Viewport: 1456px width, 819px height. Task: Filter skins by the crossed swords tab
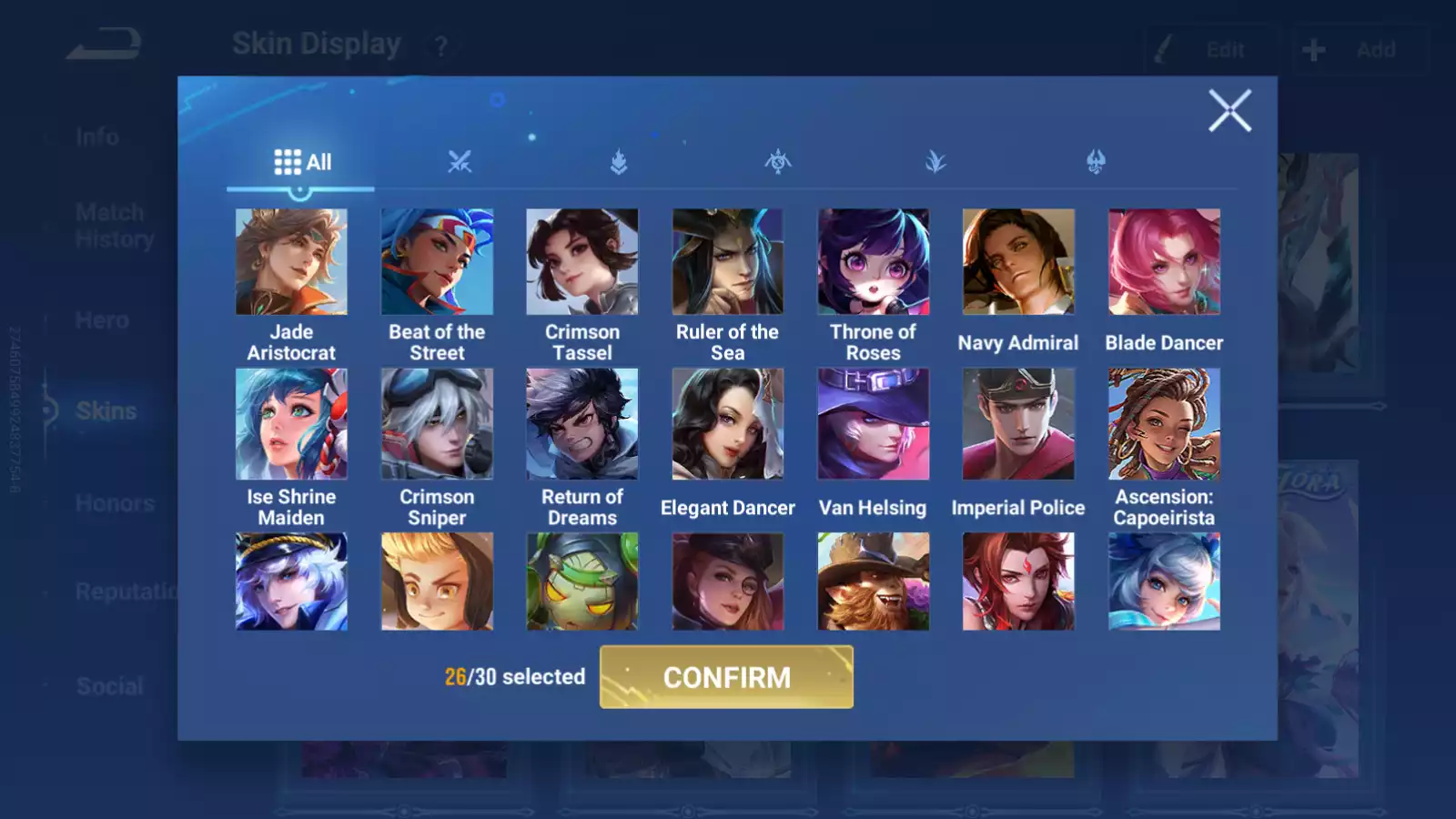[460, 163]
